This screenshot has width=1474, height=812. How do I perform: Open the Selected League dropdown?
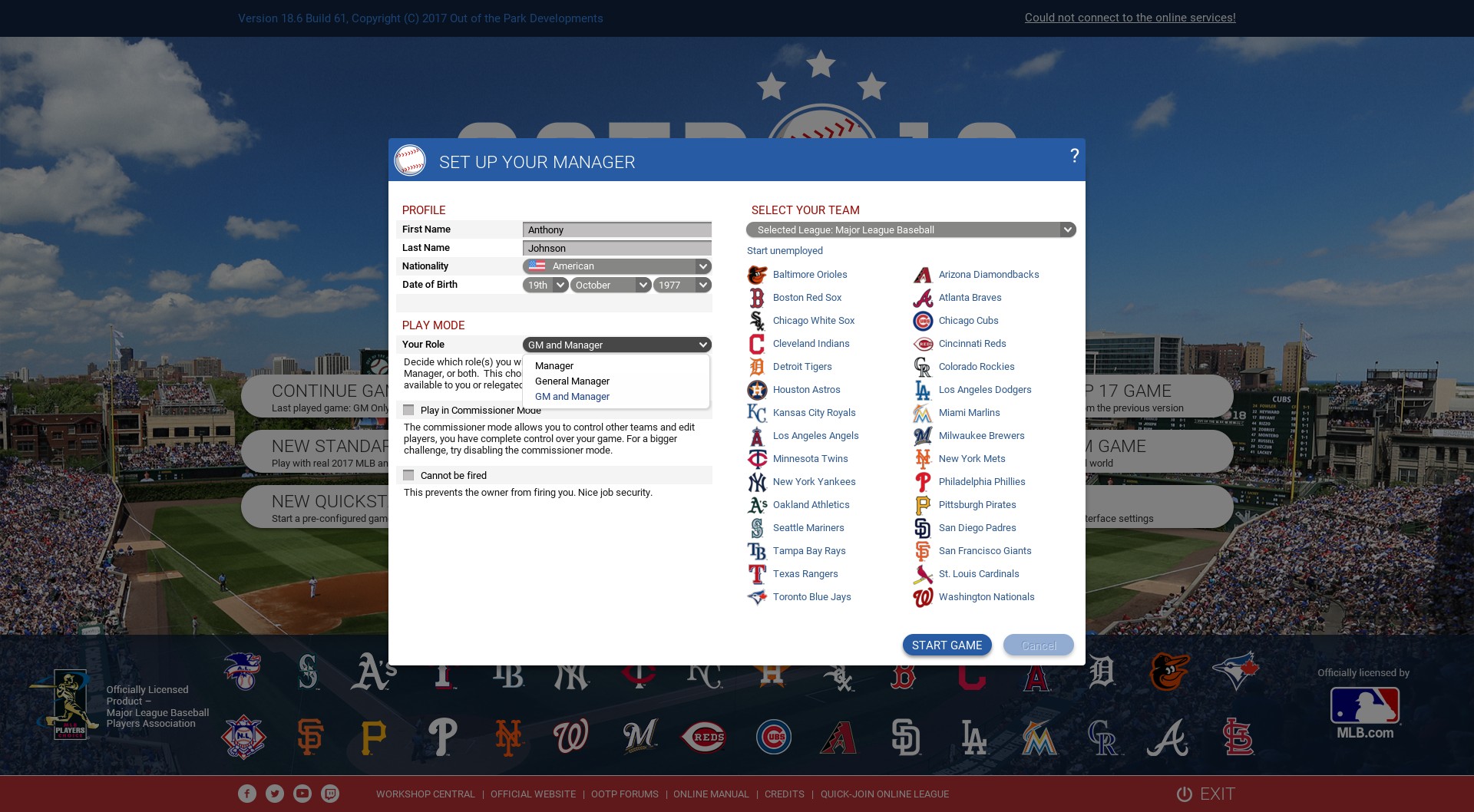point(911,230)
